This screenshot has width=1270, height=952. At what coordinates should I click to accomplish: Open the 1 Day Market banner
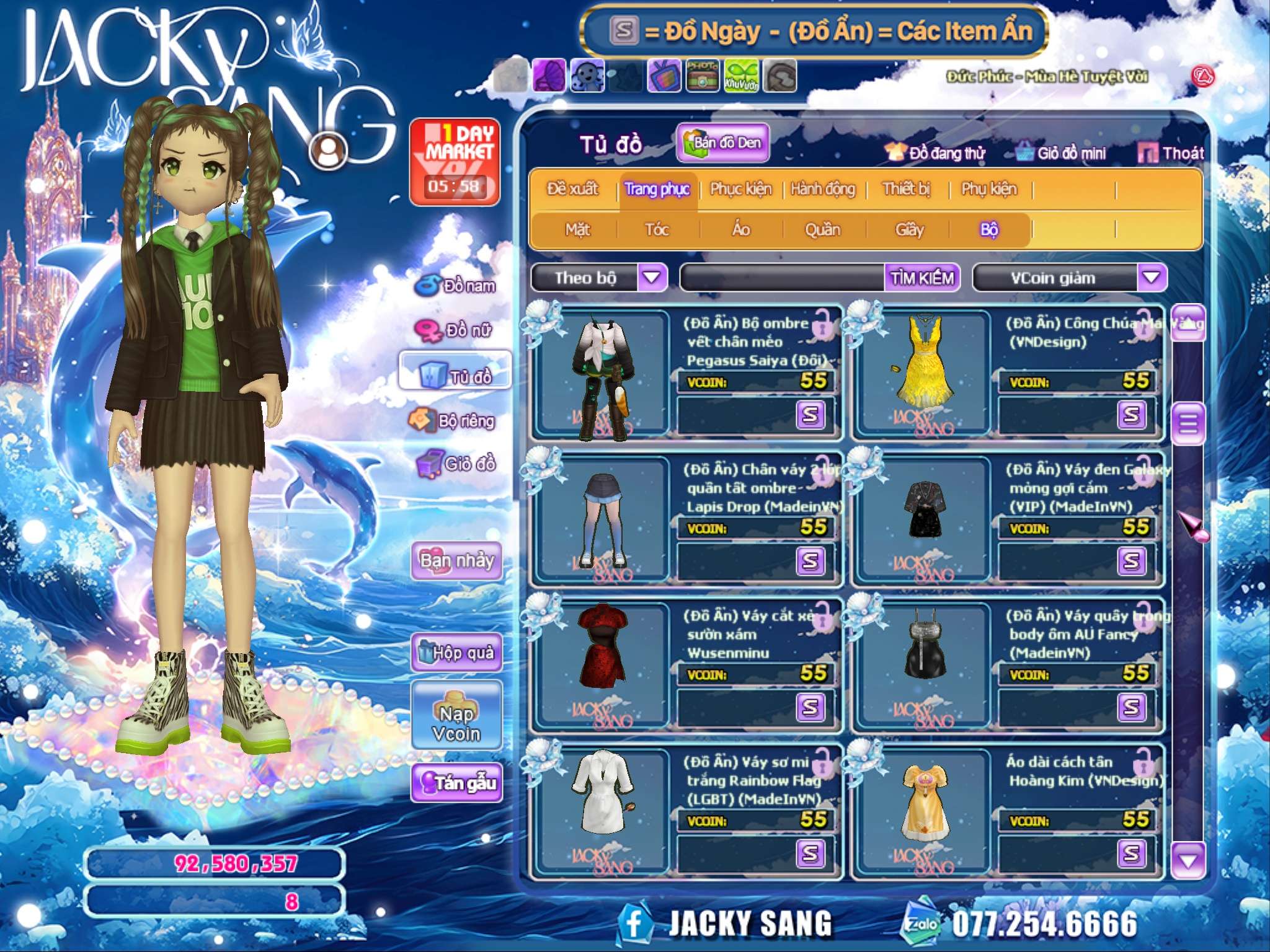(455, 162)
